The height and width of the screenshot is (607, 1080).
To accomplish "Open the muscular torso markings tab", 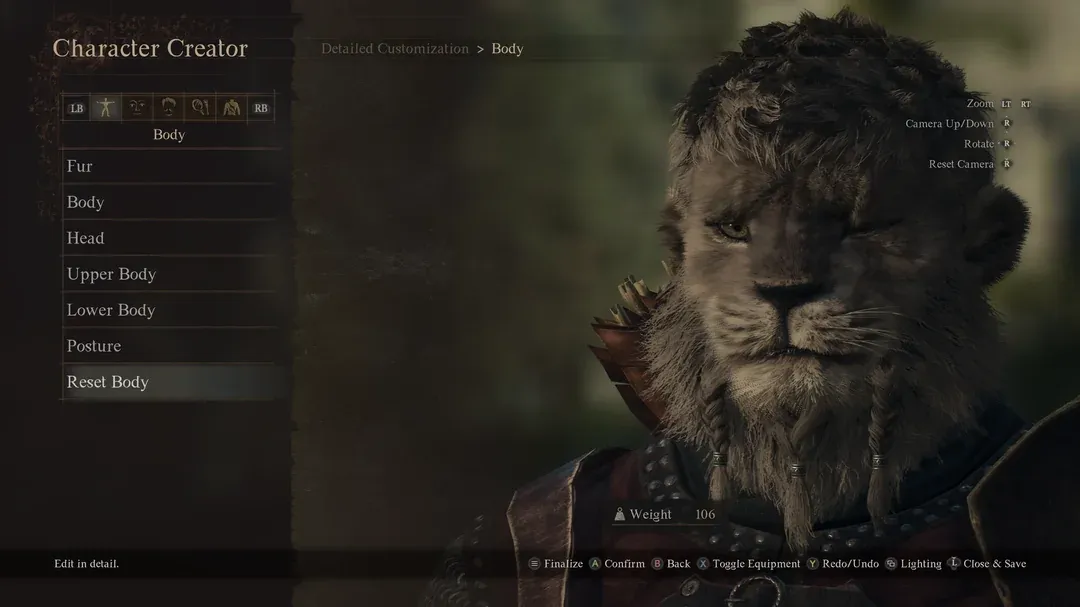I will (231, 108).
